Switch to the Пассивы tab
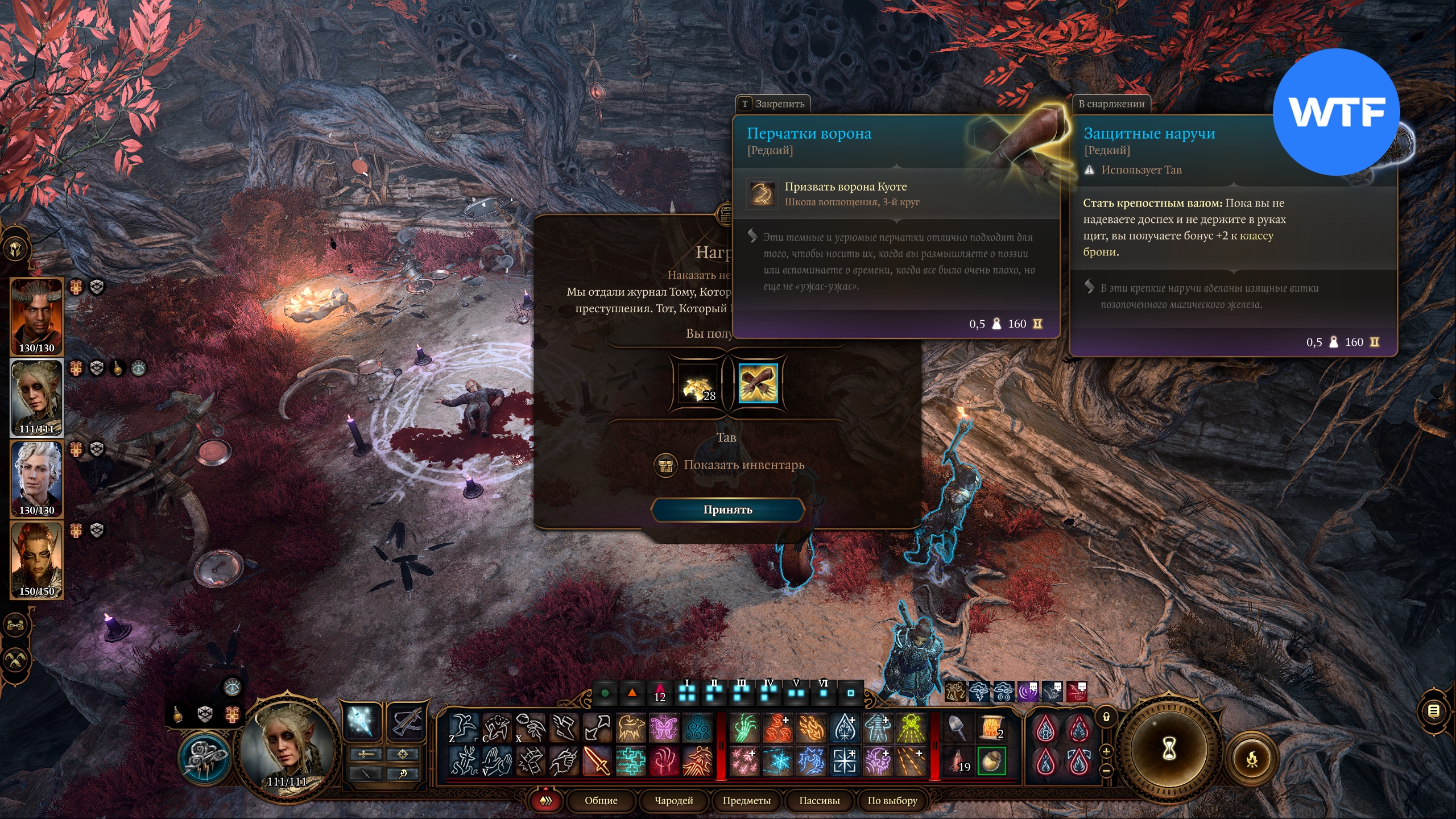Image resolution: width=1456 pixels, height=819 pixels. 819,801
